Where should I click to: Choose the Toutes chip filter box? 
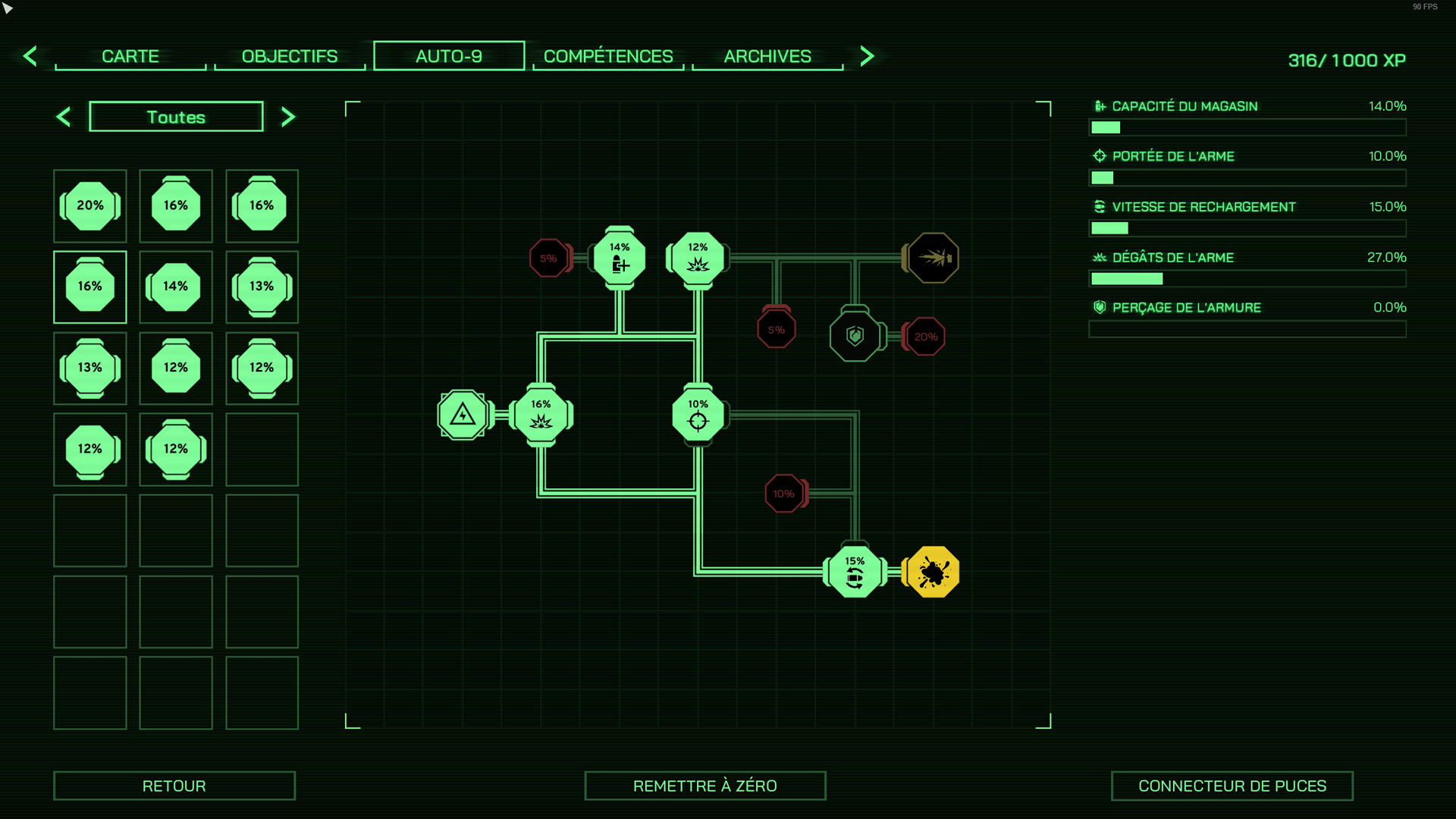(176, 117)
